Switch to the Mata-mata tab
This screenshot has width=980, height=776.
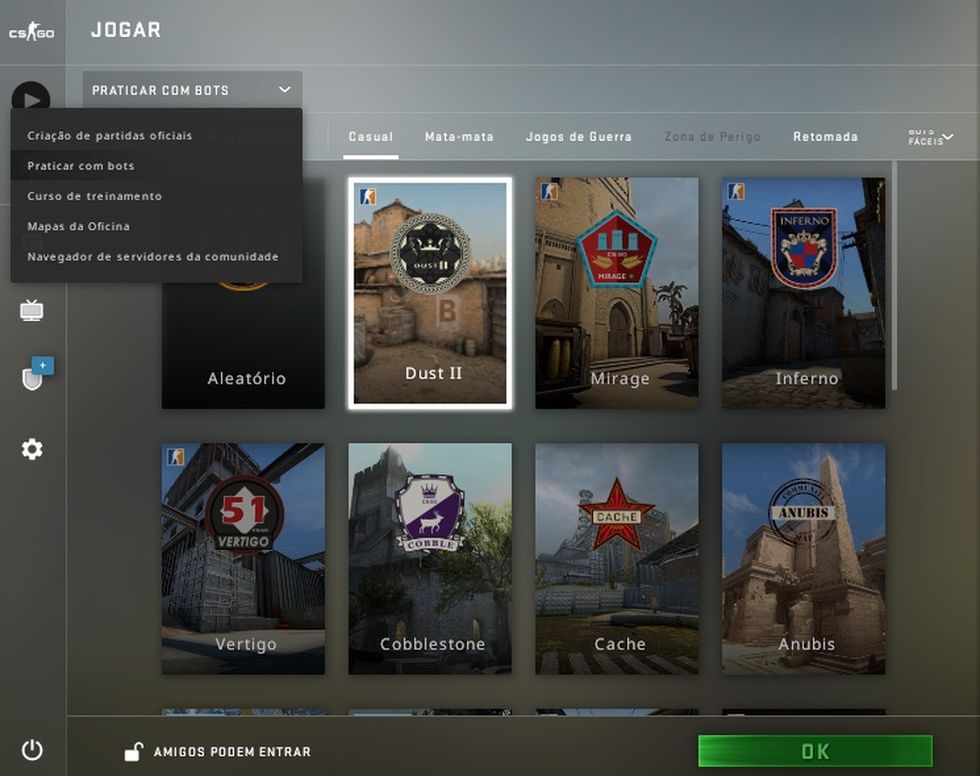(459, 137)
